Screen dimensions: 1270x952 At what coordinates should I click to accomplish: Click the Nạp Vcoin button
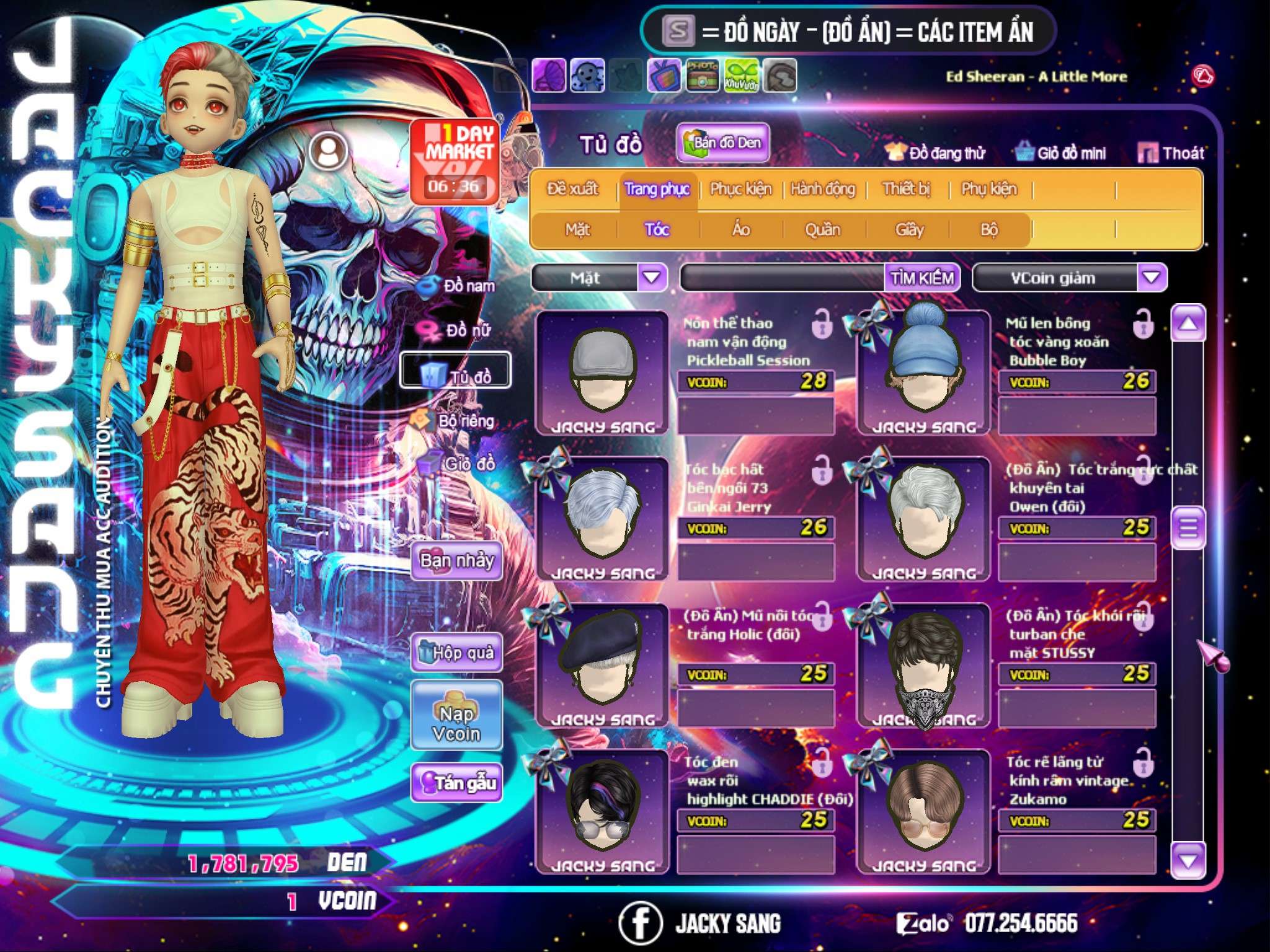click(x=456, y=724)
